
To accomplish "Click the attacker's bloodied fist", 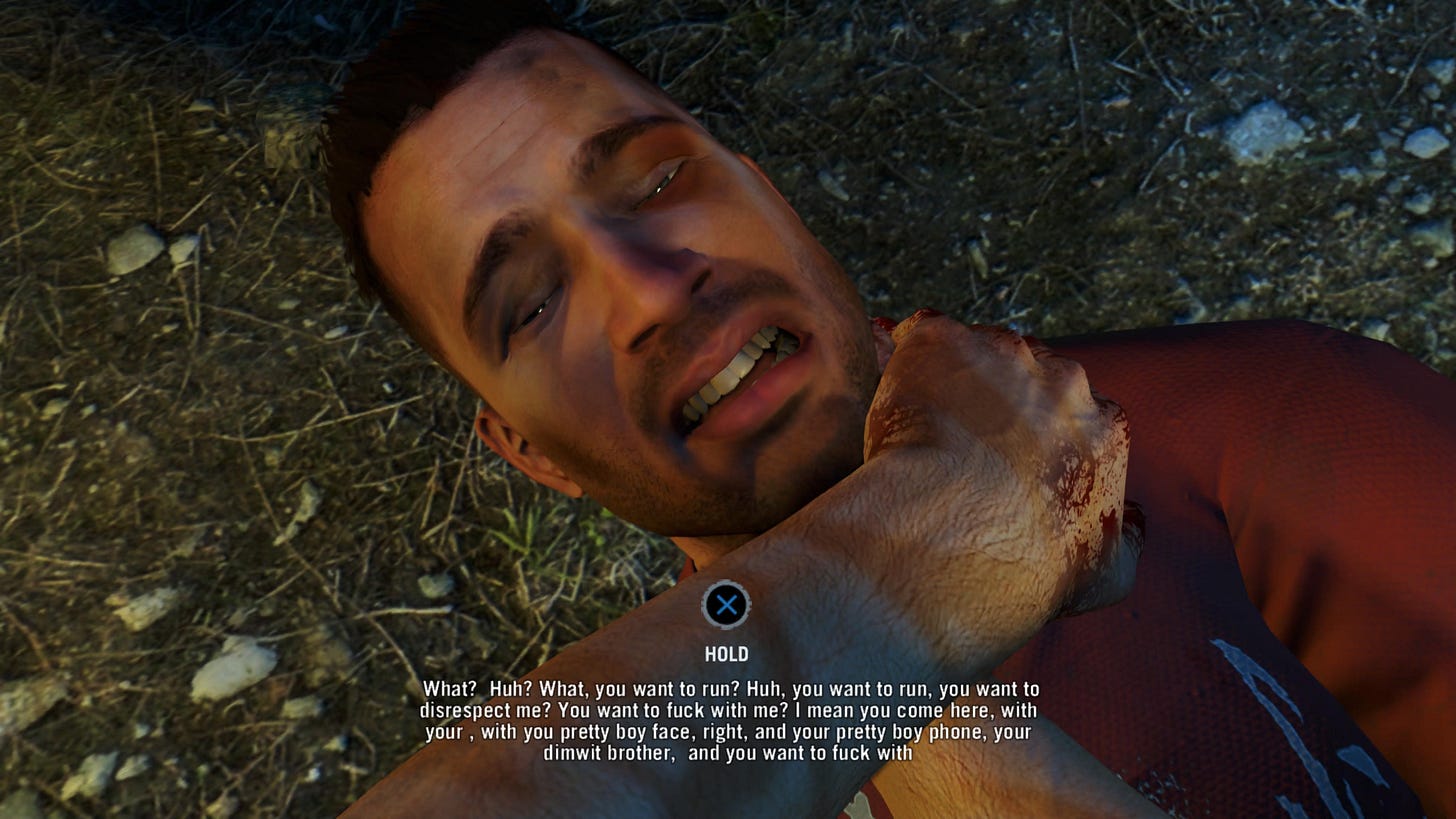I will tap(1000, 430).
